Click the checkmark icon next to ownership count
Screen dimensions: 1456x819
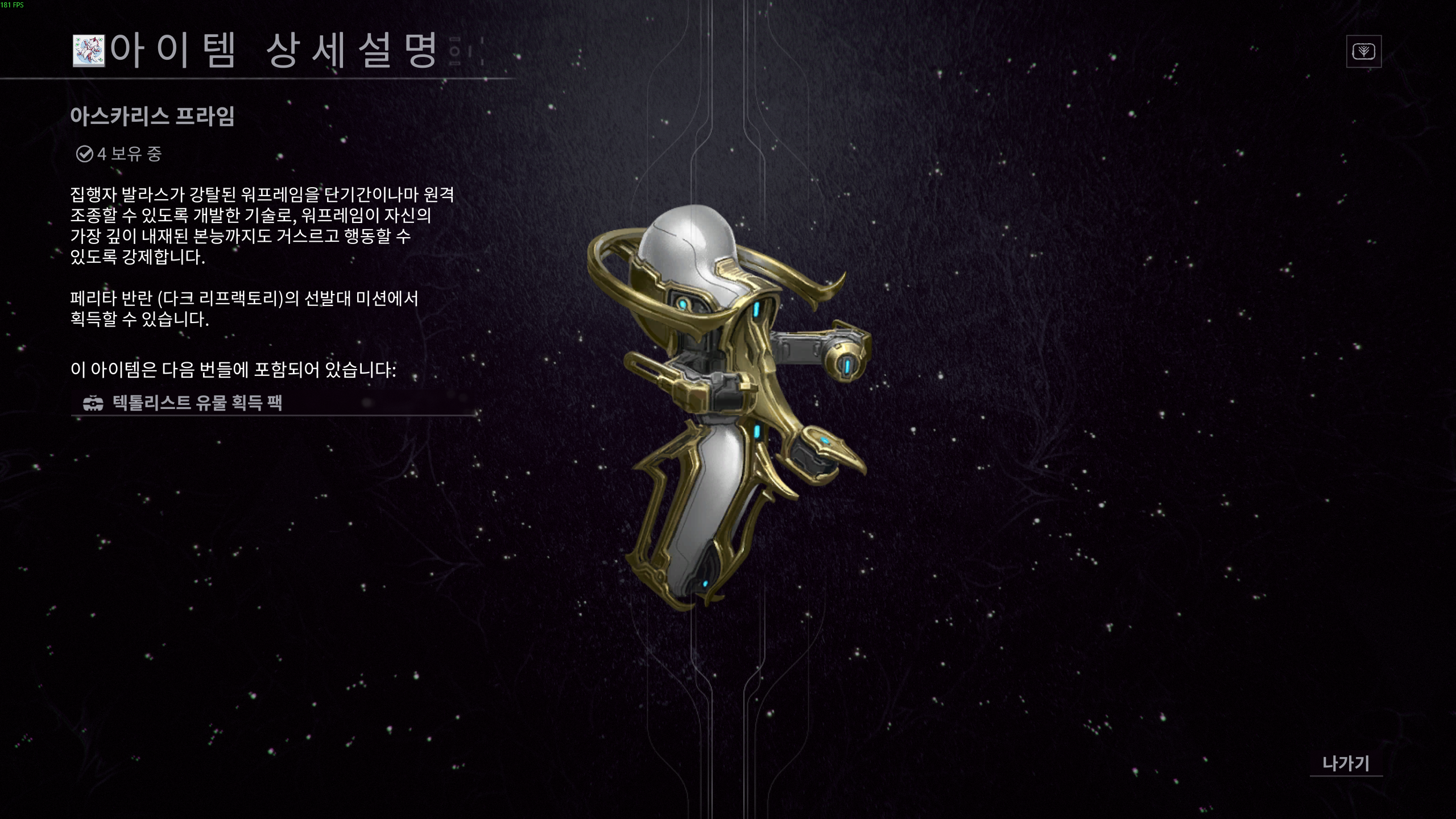84,152
